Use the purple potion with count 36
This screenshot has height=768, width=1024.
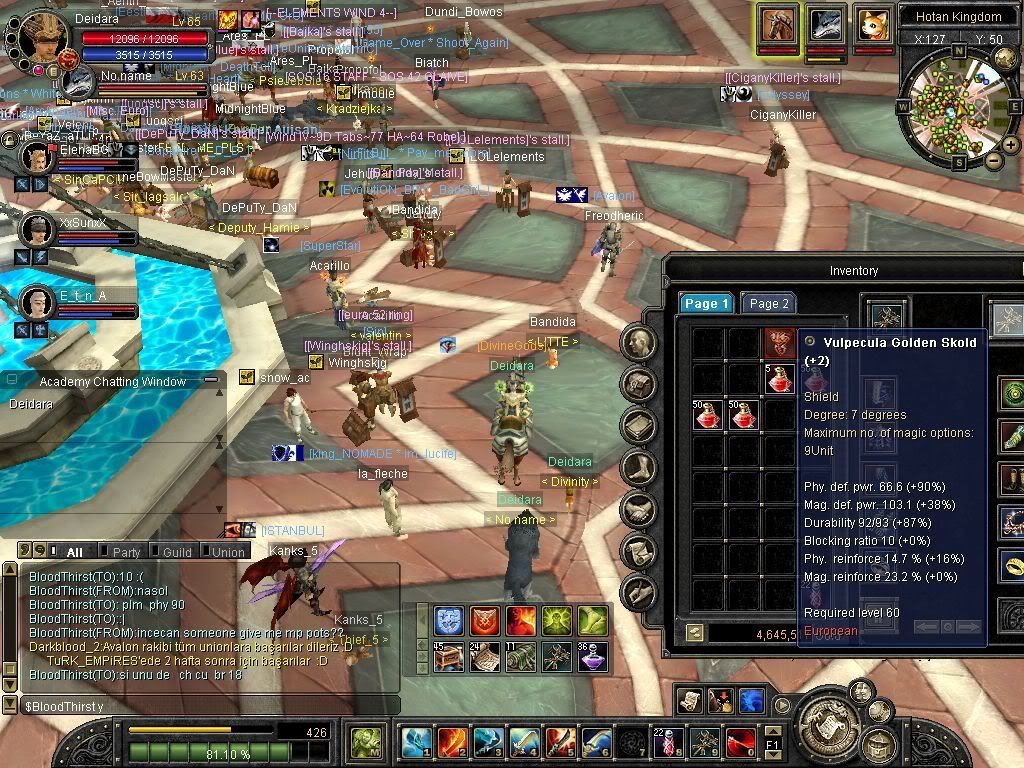[594, 657]
